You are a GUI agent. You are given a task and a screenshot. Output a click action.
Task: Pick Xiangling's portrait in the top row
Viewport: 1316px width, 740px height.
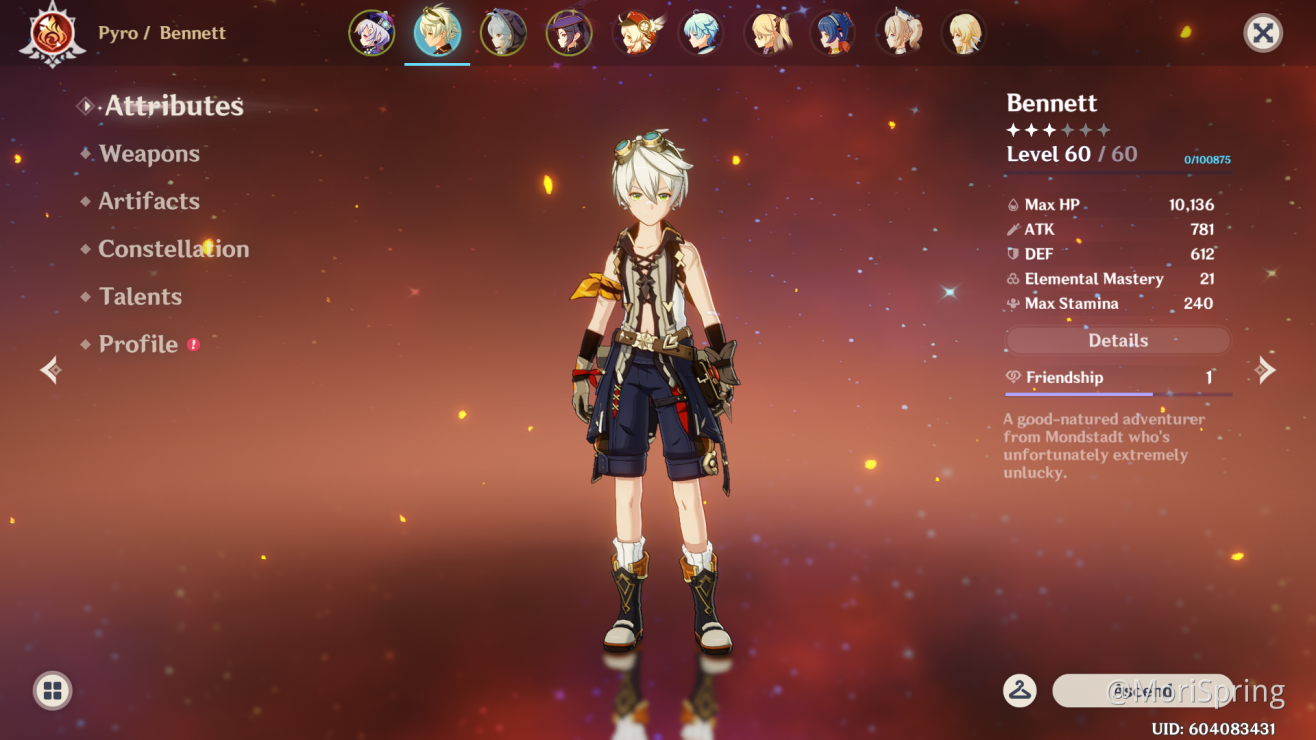832,33
